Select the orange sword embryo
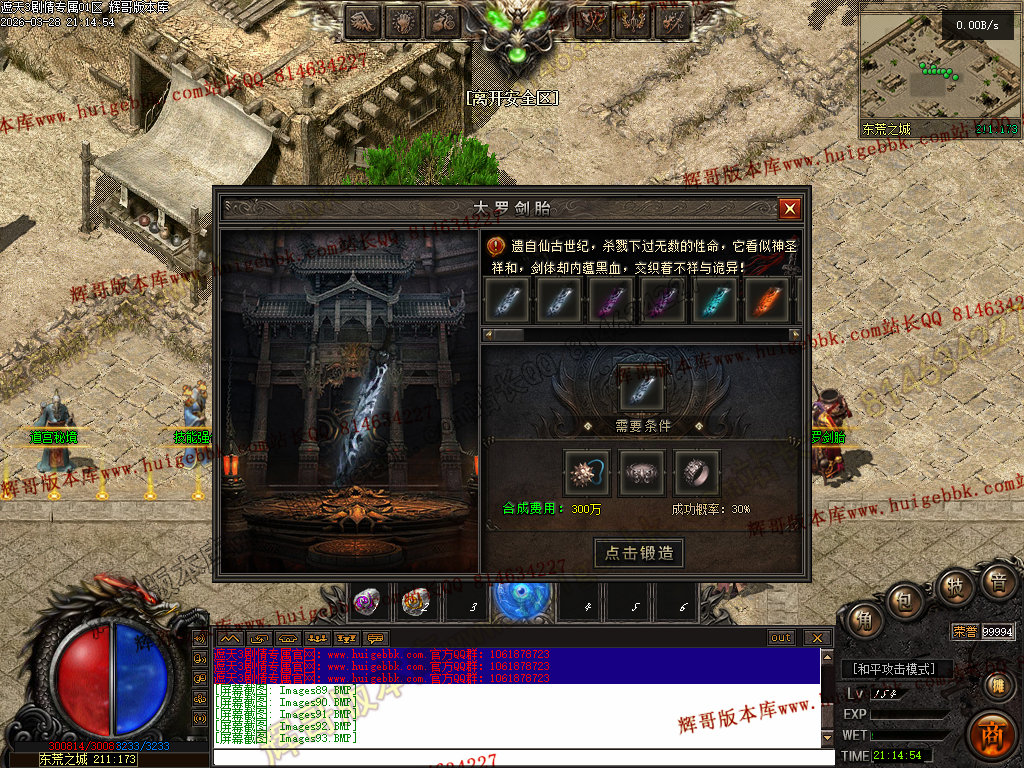This screenshot has height=768, width=1024. click(x=767, y=300)
